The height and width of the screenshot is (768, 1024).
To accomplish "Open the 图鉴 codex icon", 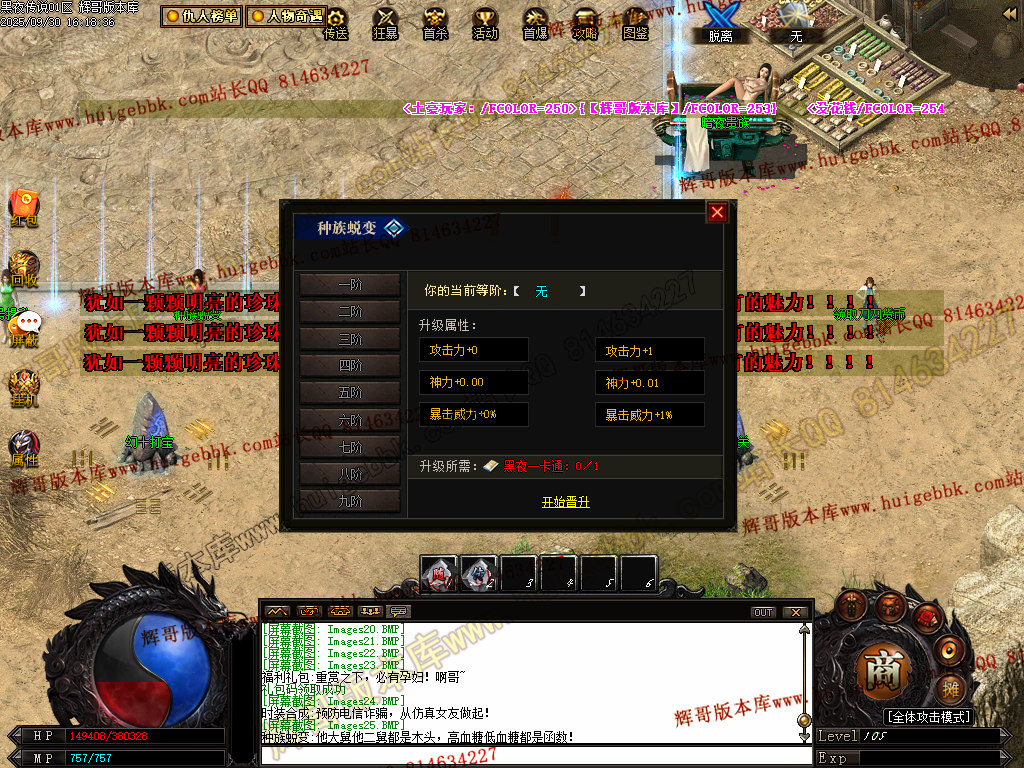I will (x=635, y=22).
